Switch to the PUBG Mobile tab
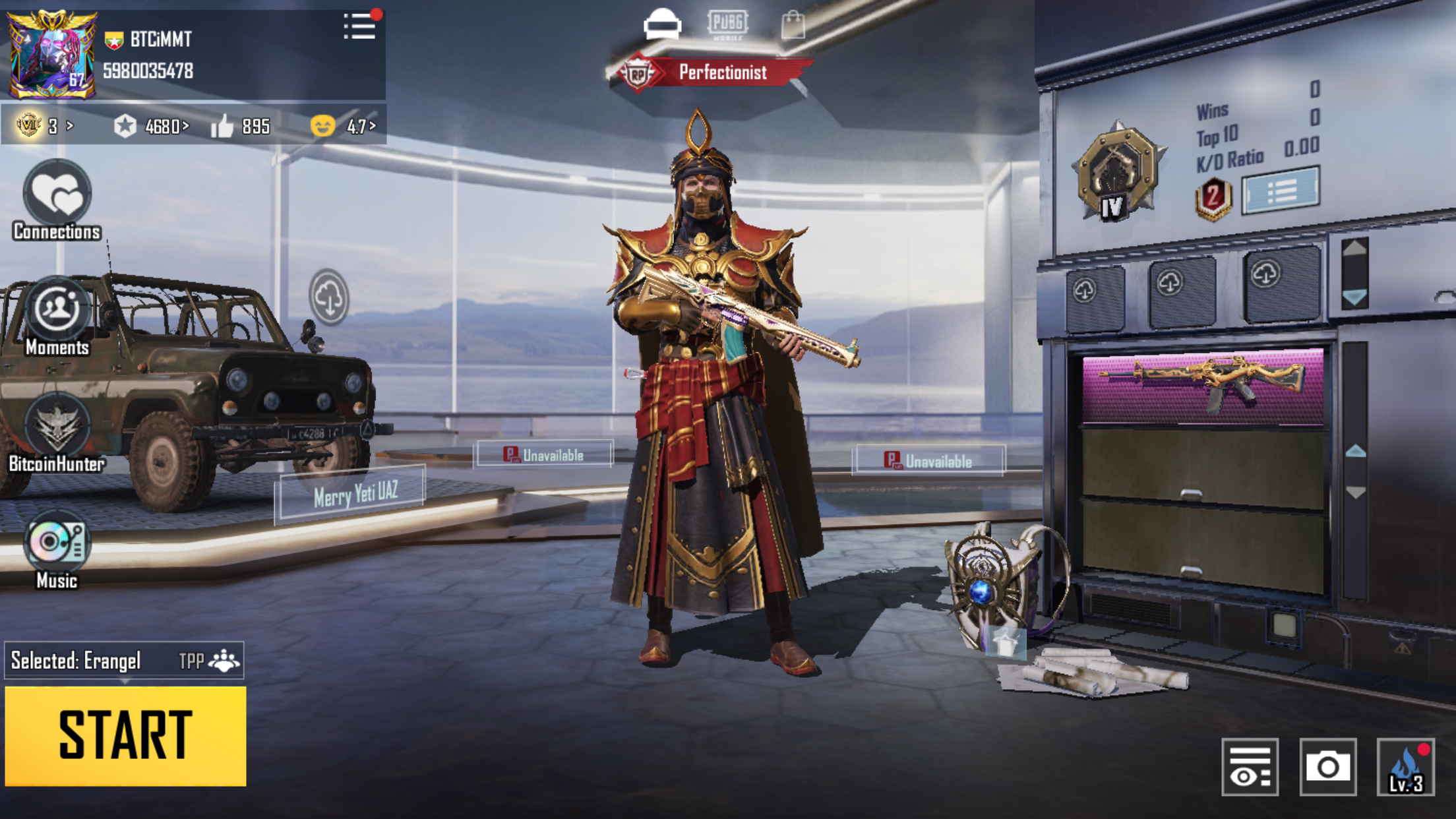 click(x=727, y=24)
